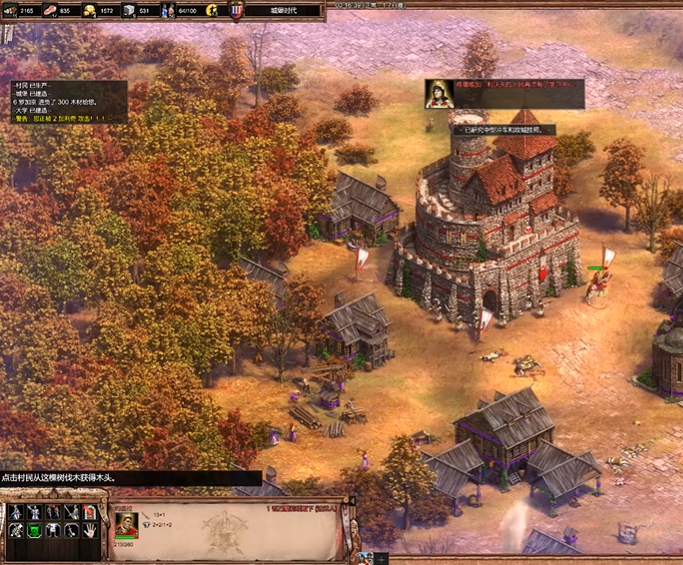The height and width of the screenshot is (565, 683).
Task: Click the open hand stop command icon
Action: (89, 531)
